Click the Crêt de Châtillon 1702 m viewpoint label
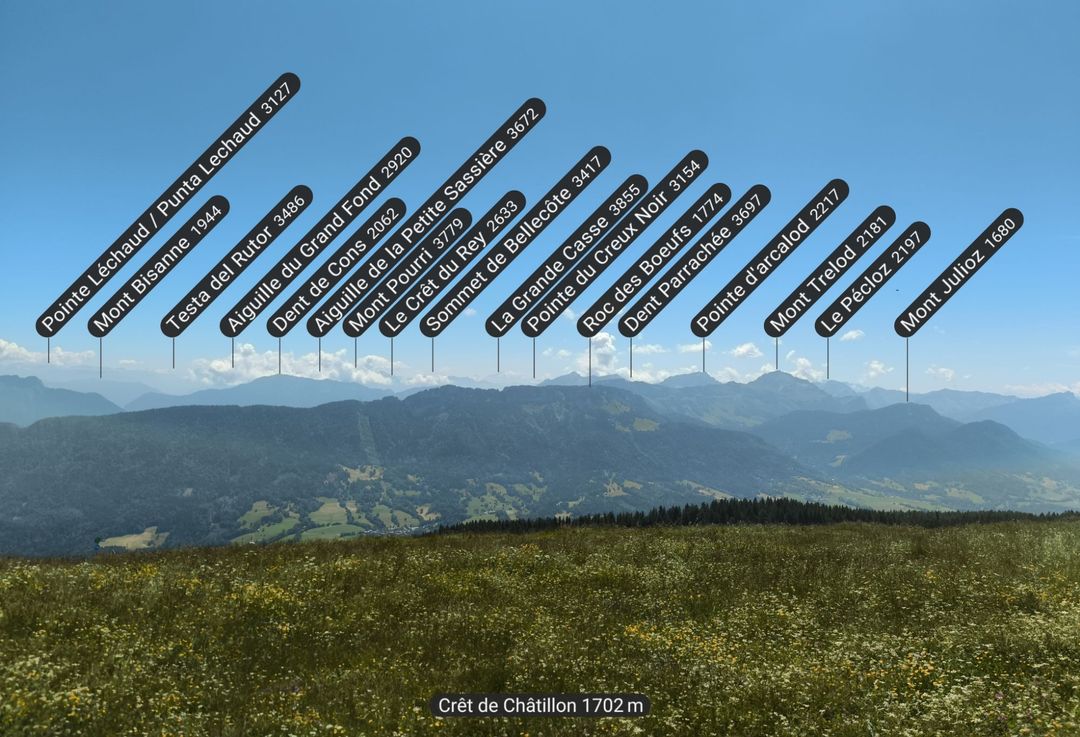Screen dimensions: 1080x737 click(x=540, y=706)
